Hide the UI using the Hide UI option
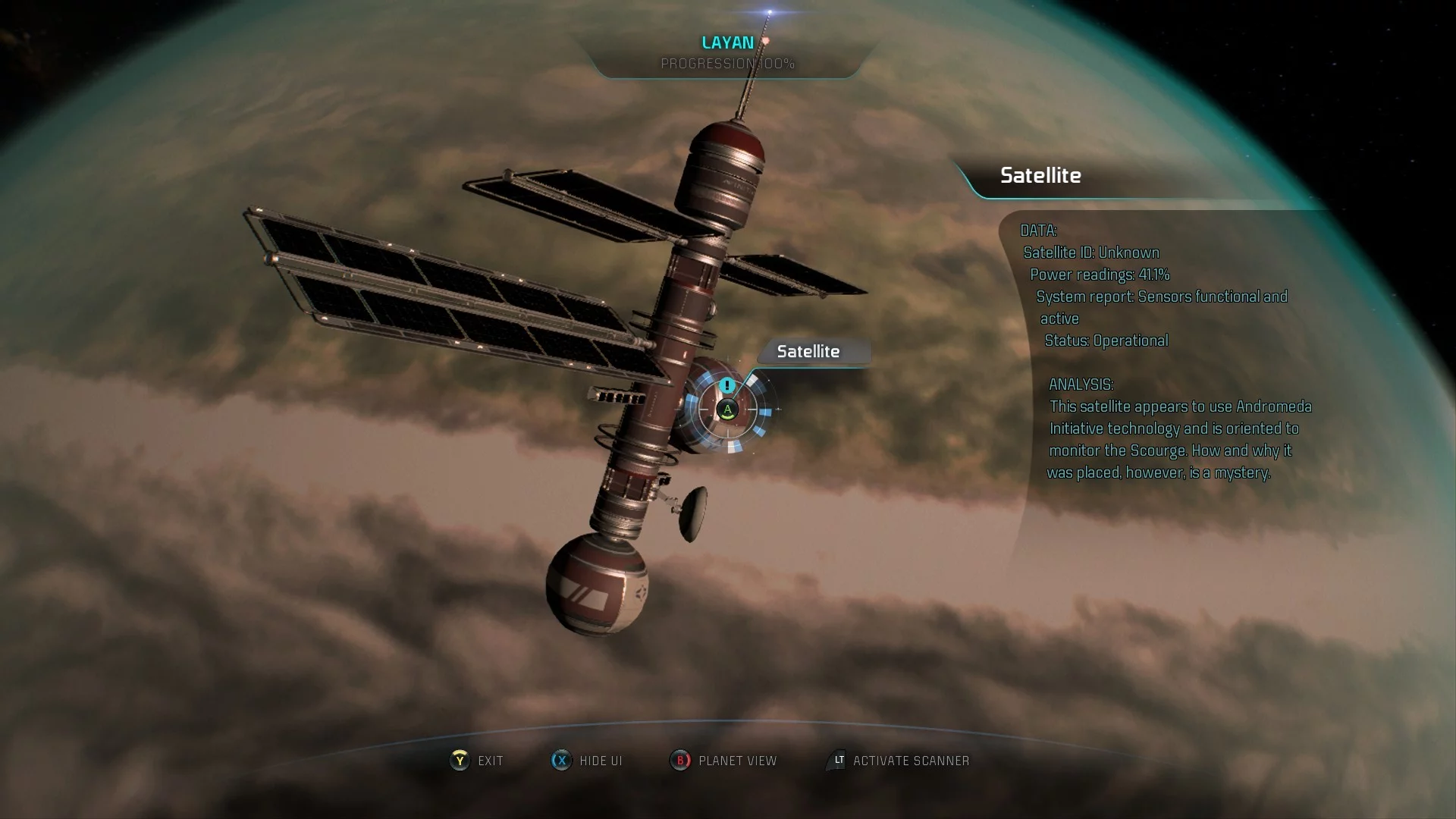Viewport: 1456px width, 819px height. coord(587,761)
